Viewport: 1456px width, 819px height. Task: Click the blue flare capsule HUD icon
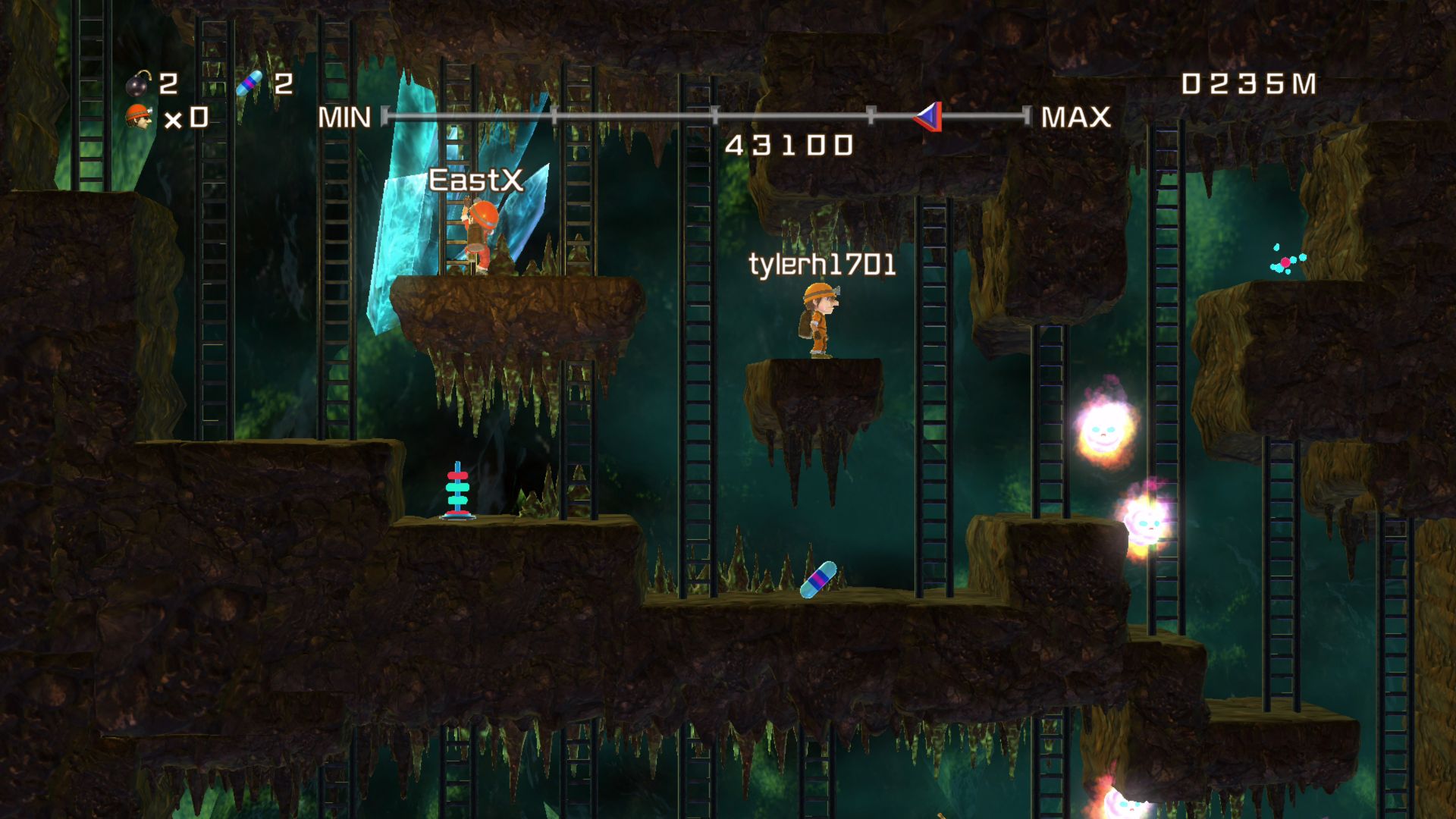click(249, 83)
